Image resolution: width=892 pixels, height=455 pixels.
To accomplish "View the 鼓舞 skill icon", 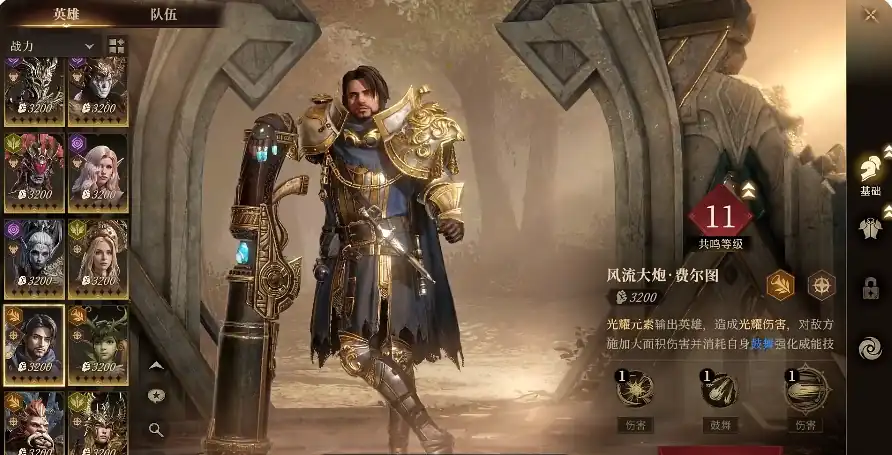I will pos(721,391).
